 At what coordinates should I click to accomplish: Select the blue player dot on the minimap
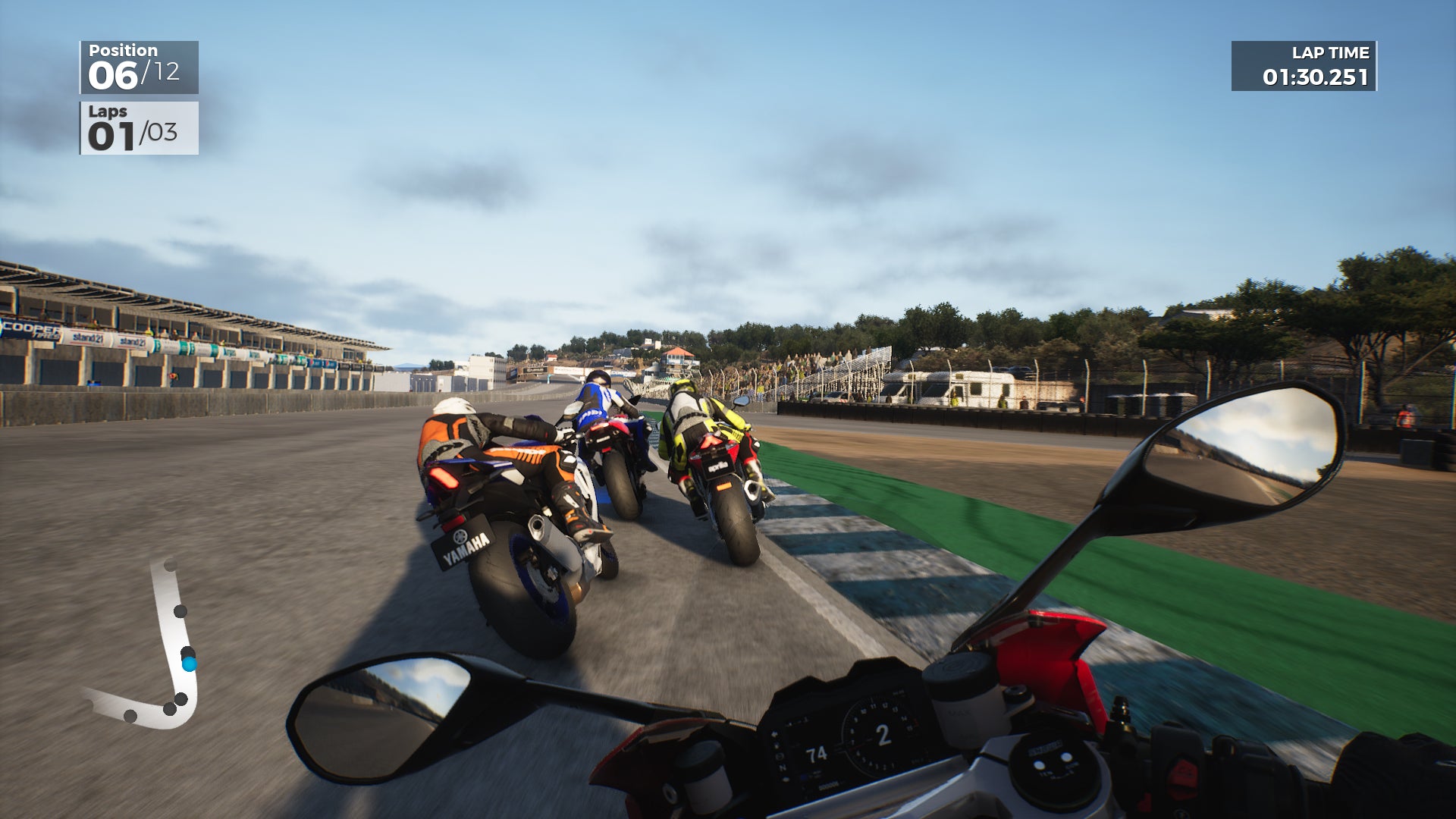point(190,665)
